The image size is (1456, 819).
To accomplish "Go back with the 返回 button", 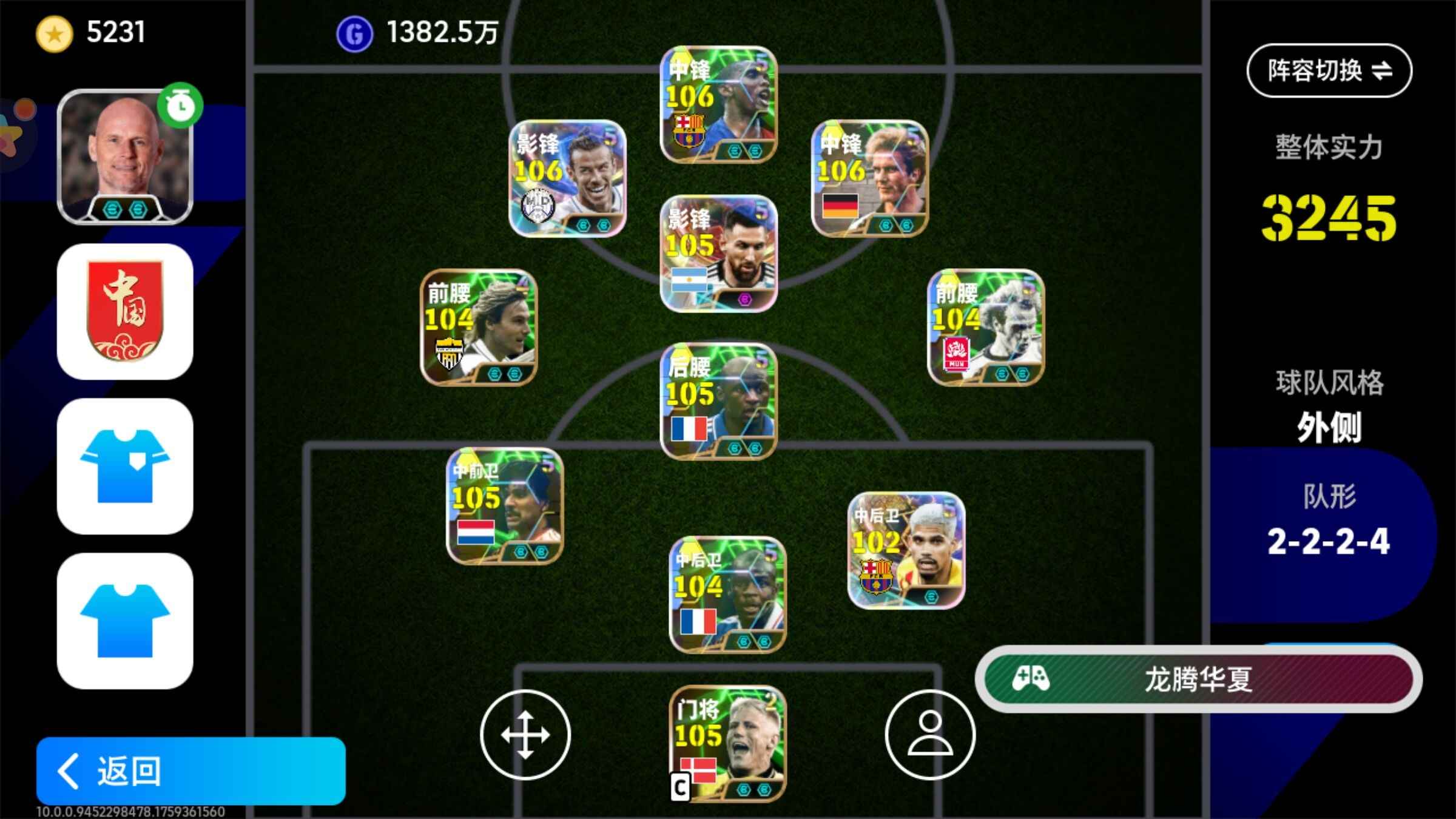I will pos(190,770).
